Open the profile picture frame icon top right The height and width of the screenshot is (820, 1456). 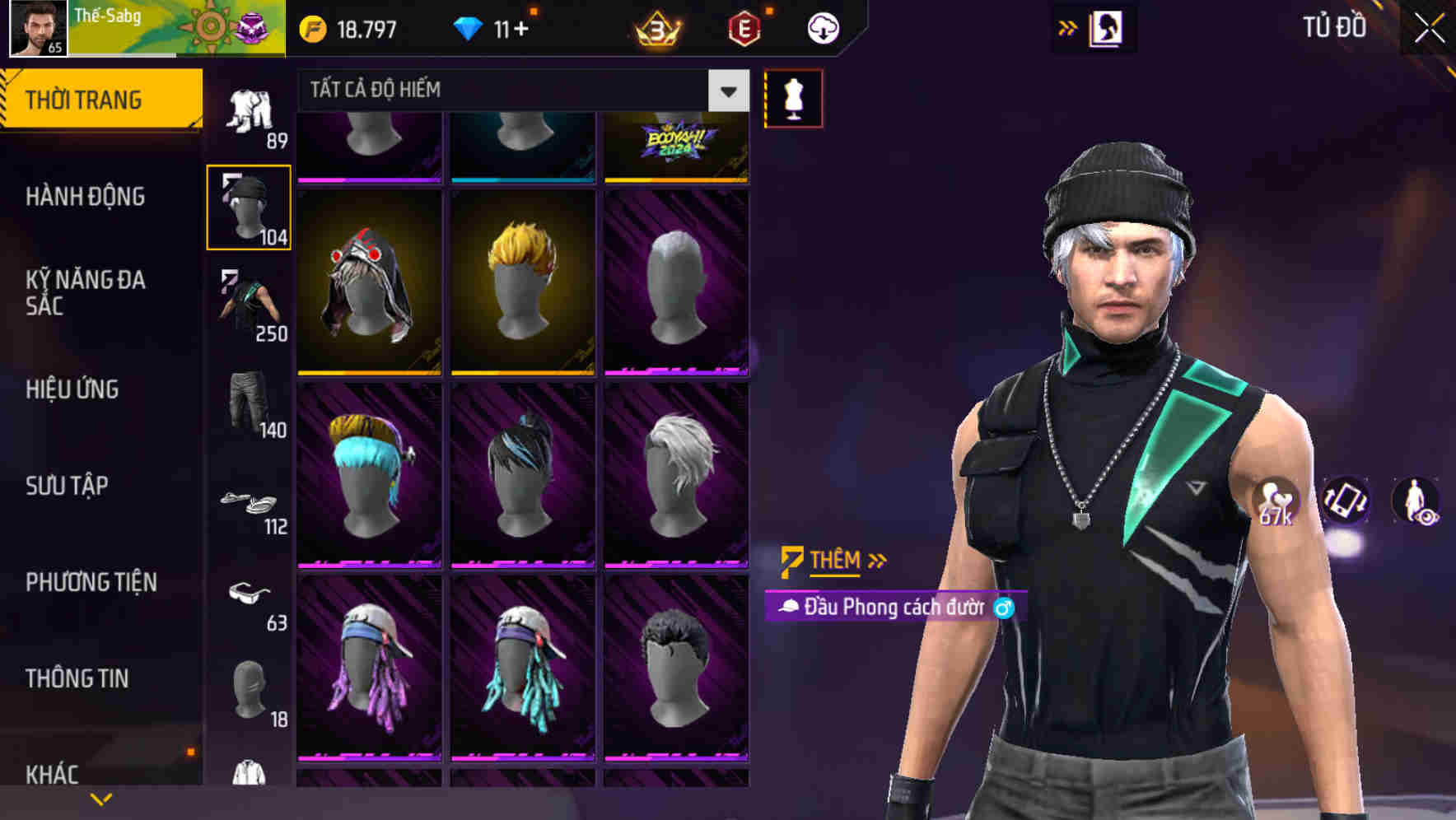click(x=1107, y=27)
